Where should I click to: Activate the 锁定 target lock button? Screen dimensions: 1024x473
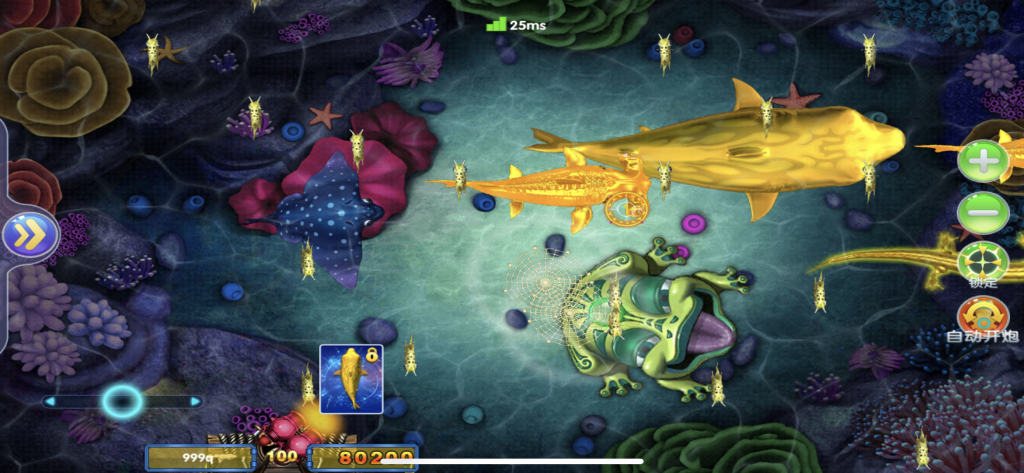(983, 263)
